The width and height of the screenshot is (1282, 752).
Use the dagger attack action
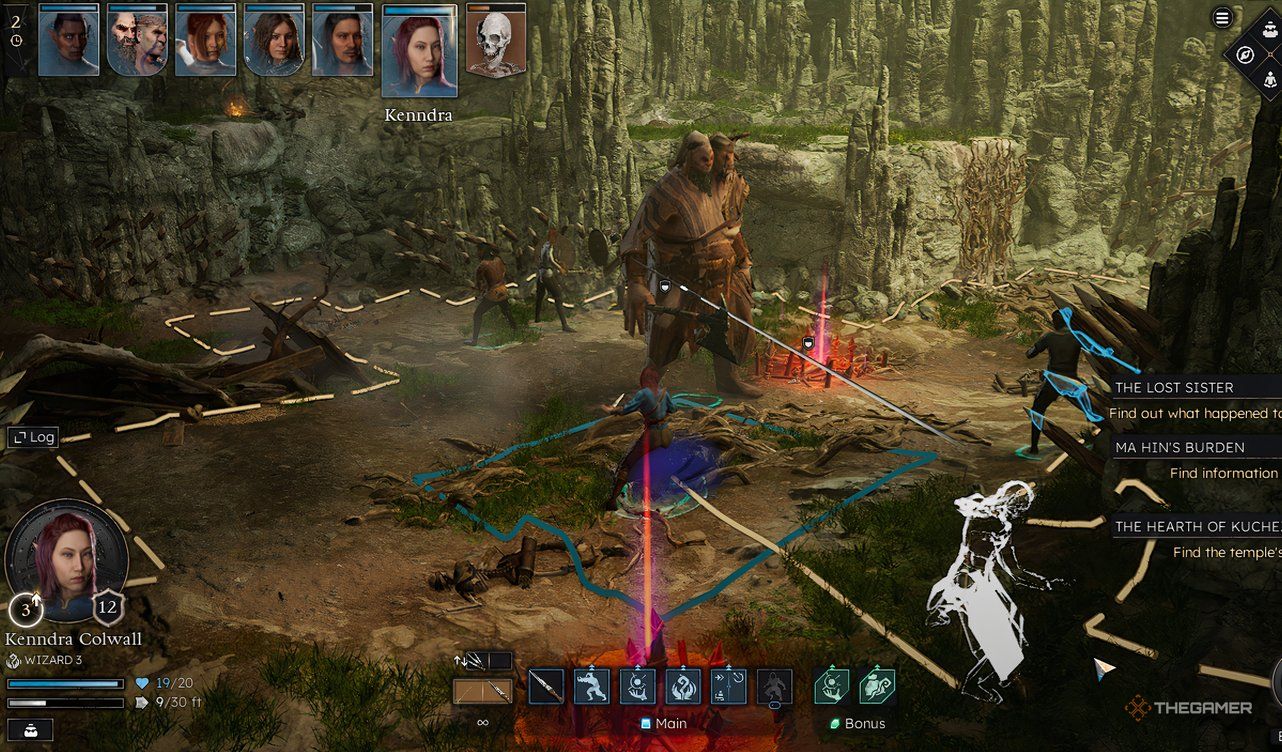point(546,688)
